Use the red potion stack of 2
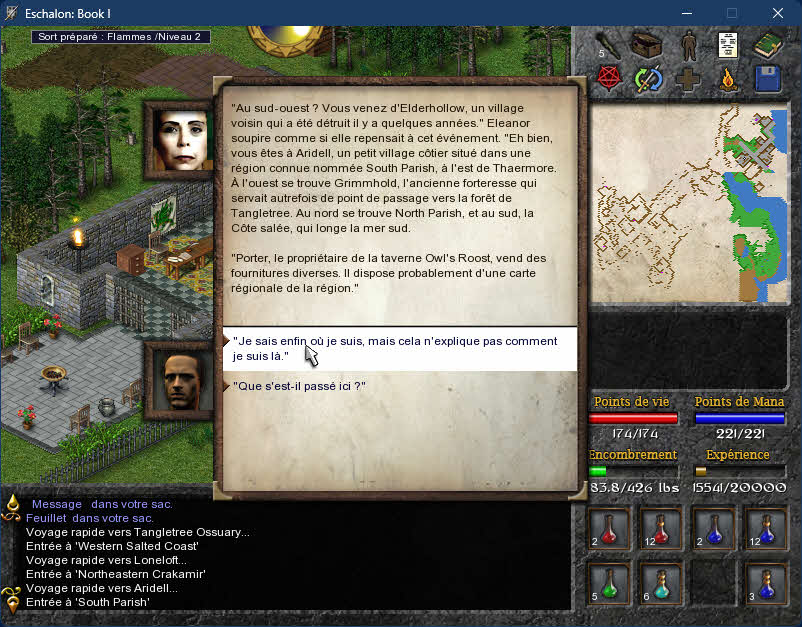This screenshot has width=802, height=627. (609, 528)
